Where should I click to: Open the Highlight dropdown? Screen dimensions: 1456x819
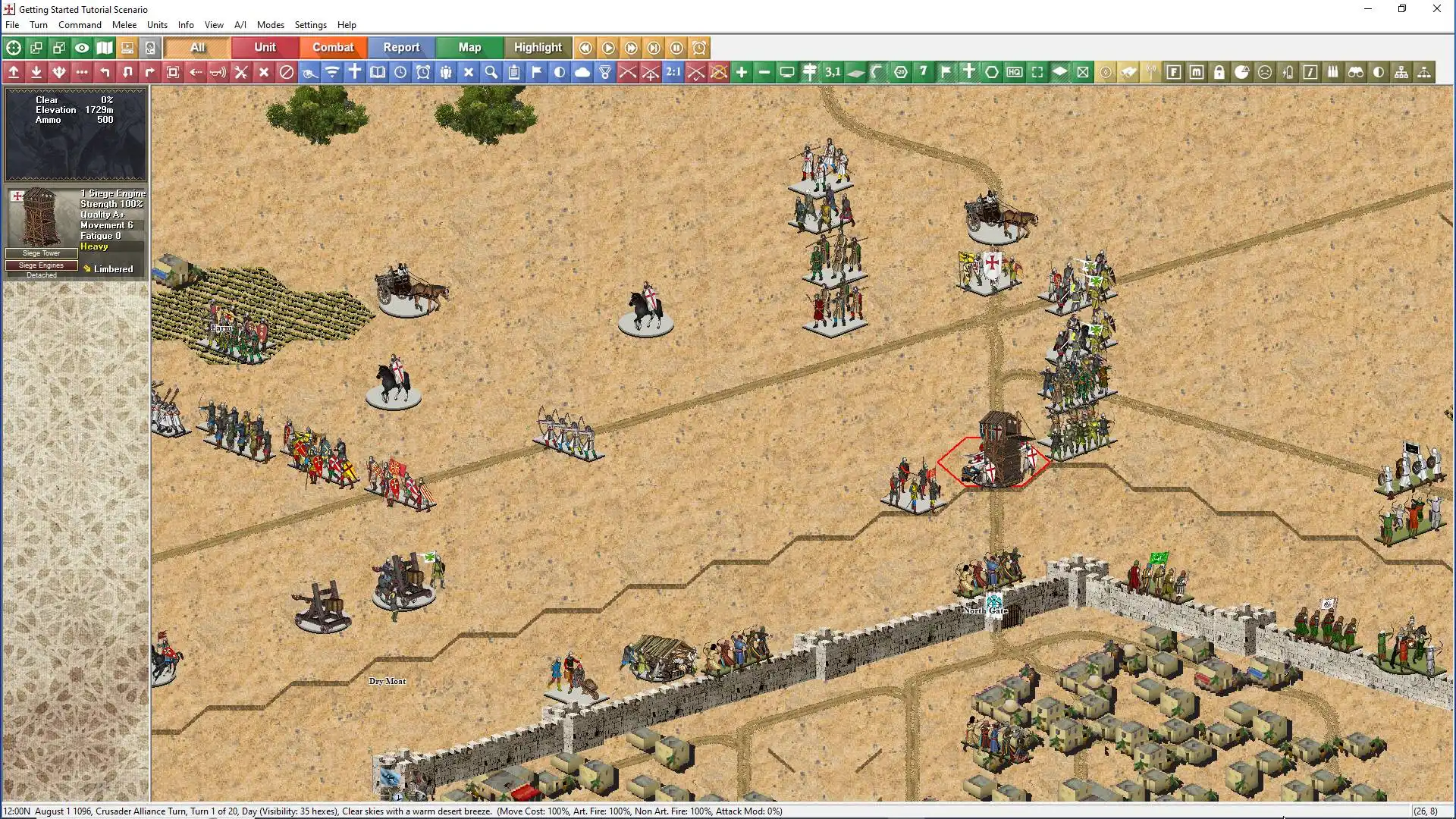pos(538,47)
